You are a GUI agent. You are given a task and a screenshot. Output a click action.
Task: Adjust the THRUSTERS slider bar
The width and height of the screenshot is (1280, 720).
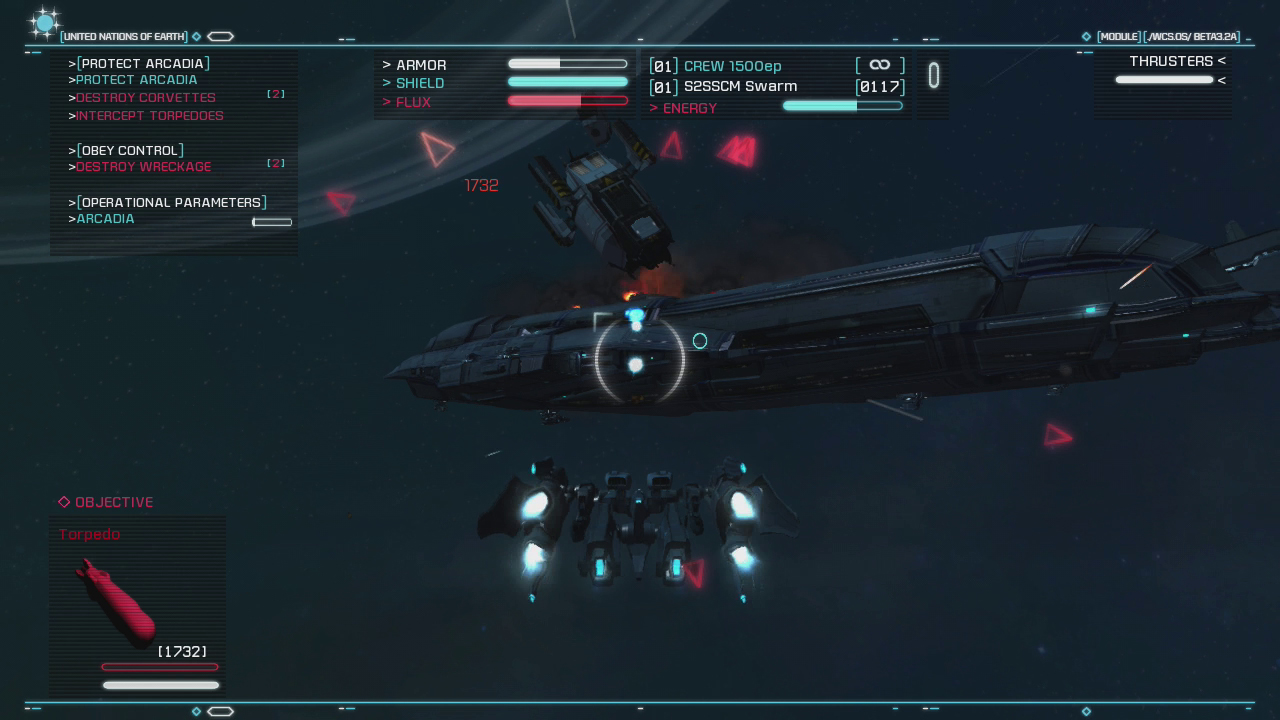click(1164, 80)
